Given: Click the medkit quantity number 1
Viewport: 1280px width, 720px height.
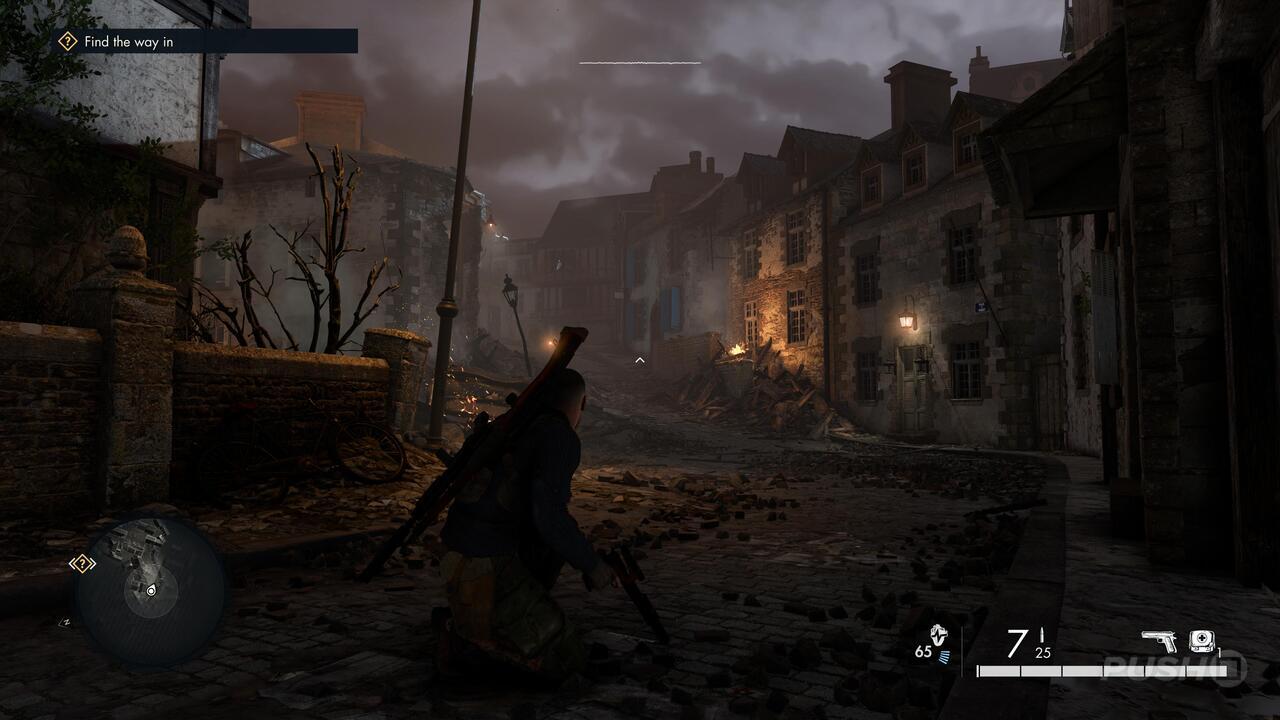Looking at the screenshot, I should click(x=1219, y=652).
